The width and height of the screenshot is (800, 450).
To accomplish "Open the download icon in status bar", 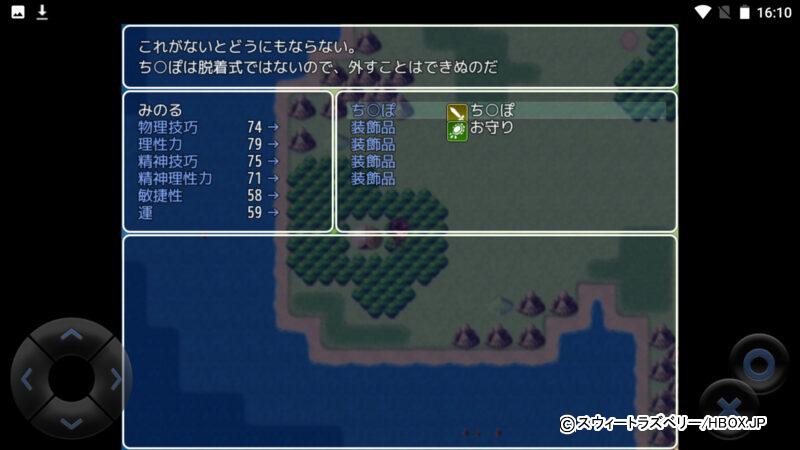I will 42,12.
